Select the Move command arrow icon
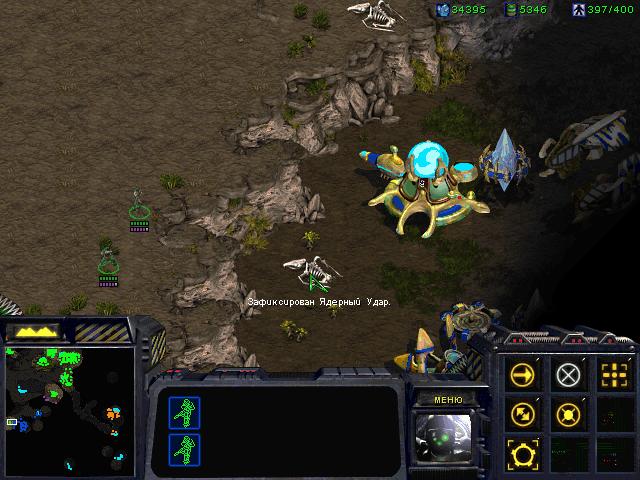 (523, 375)
